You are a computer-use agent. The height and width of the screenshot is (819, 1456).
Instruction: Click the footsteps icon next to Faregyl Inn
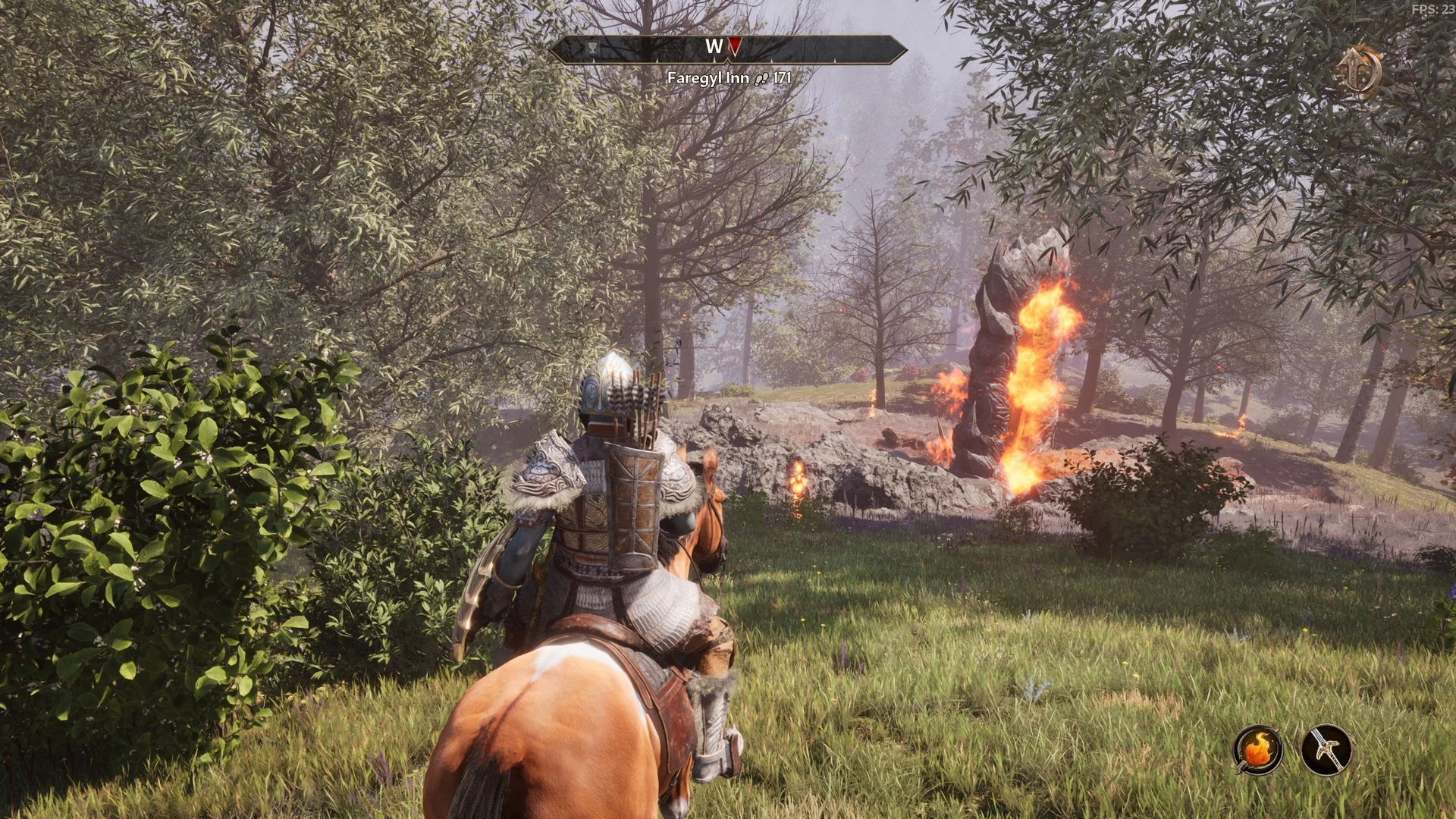click(761, 77)
